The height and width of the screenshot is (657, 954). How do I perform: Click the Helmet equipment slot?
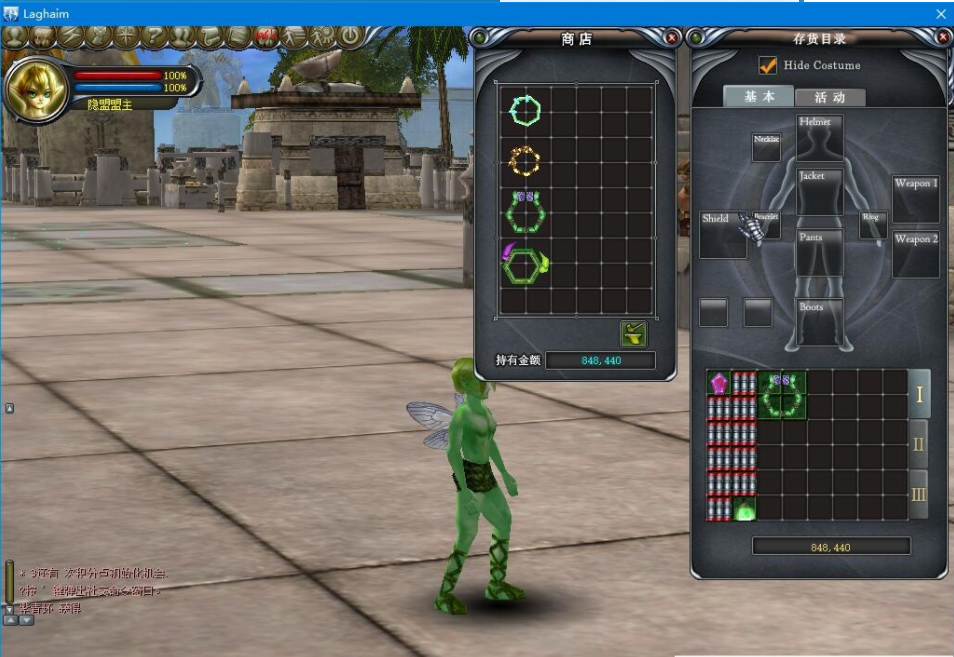point(819,137)
